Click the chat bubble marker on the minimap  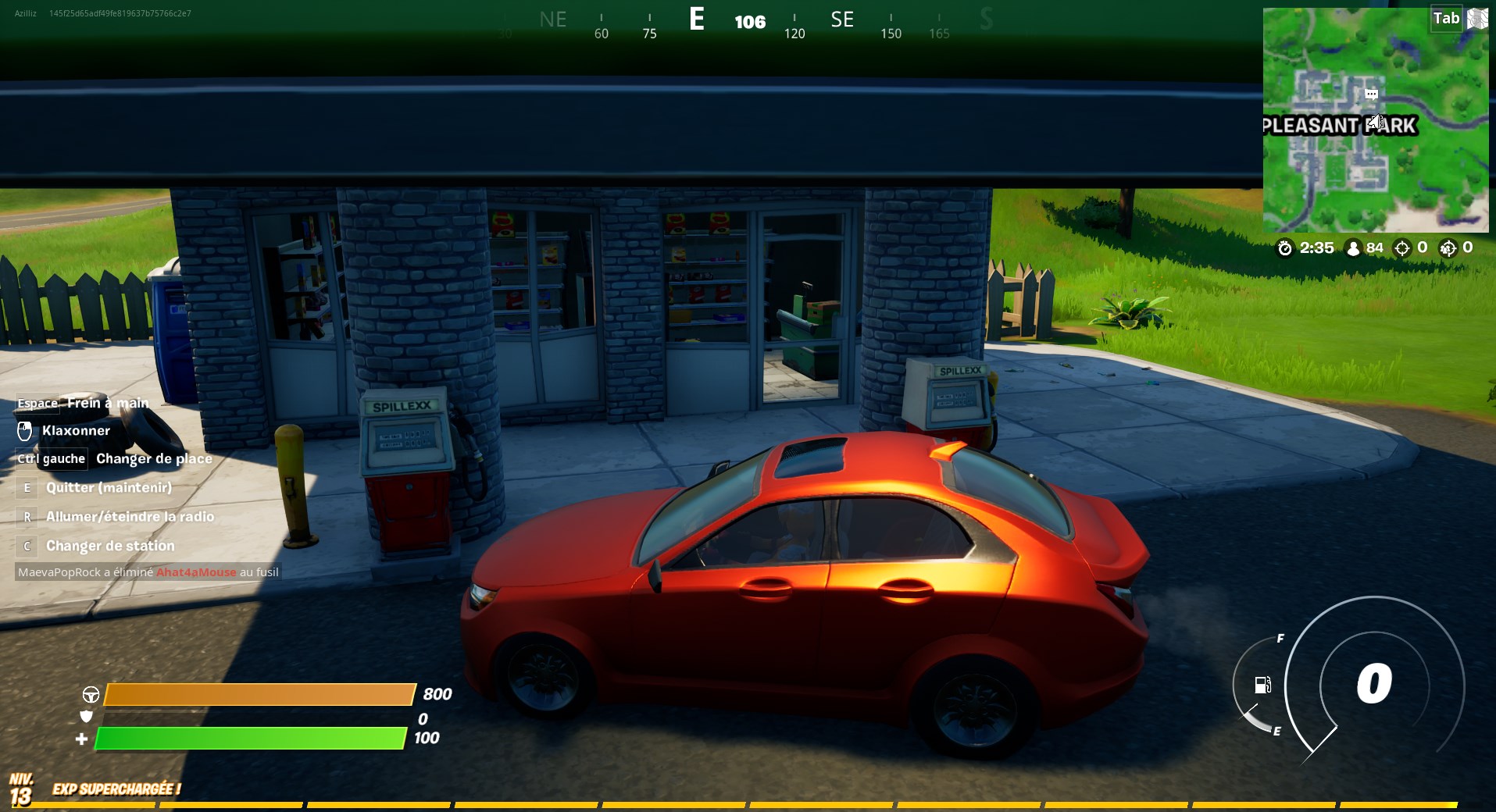tap(1372, 94)
